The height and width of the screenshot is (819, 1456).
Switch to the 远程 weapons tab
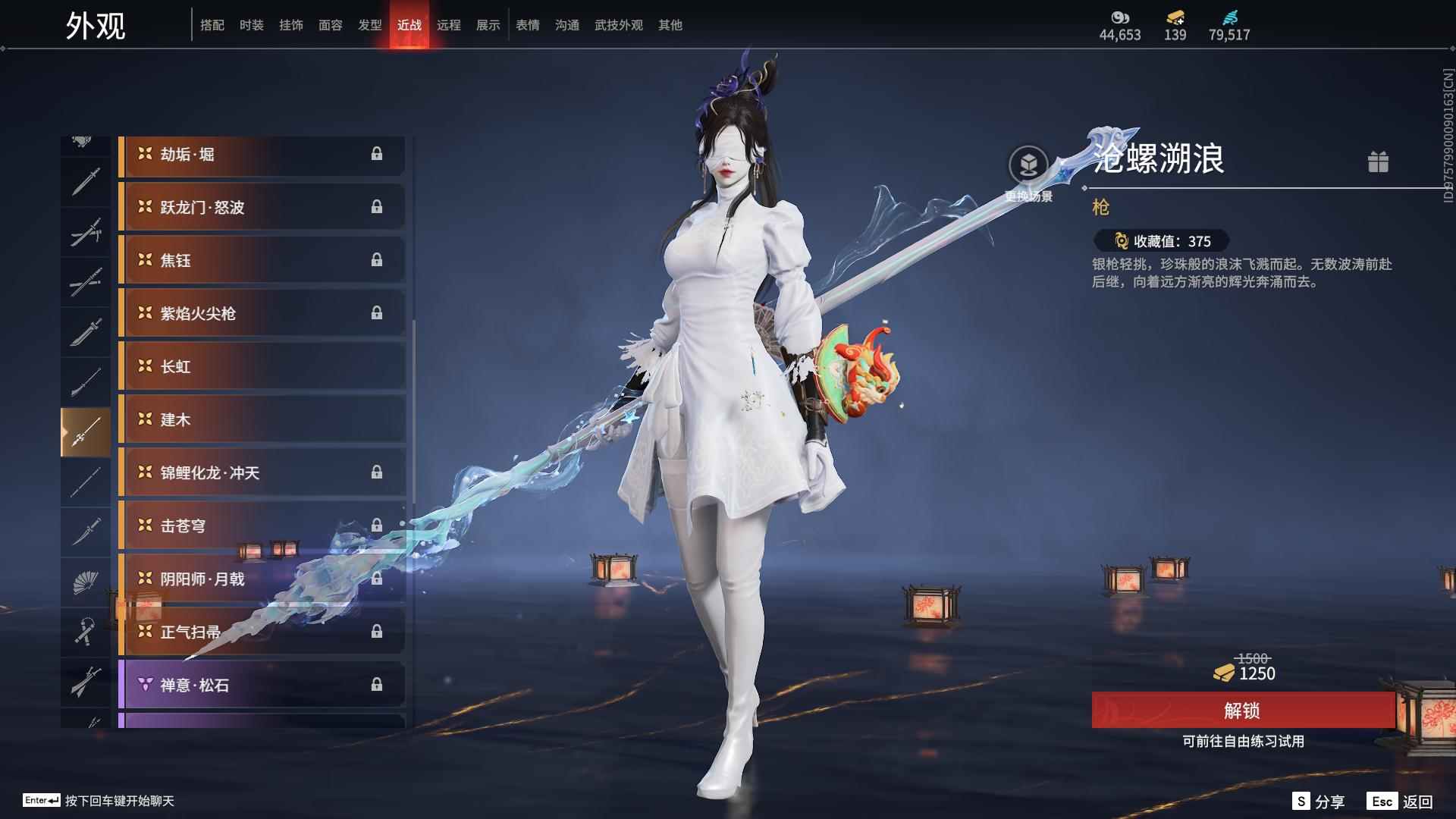point(448,25)
